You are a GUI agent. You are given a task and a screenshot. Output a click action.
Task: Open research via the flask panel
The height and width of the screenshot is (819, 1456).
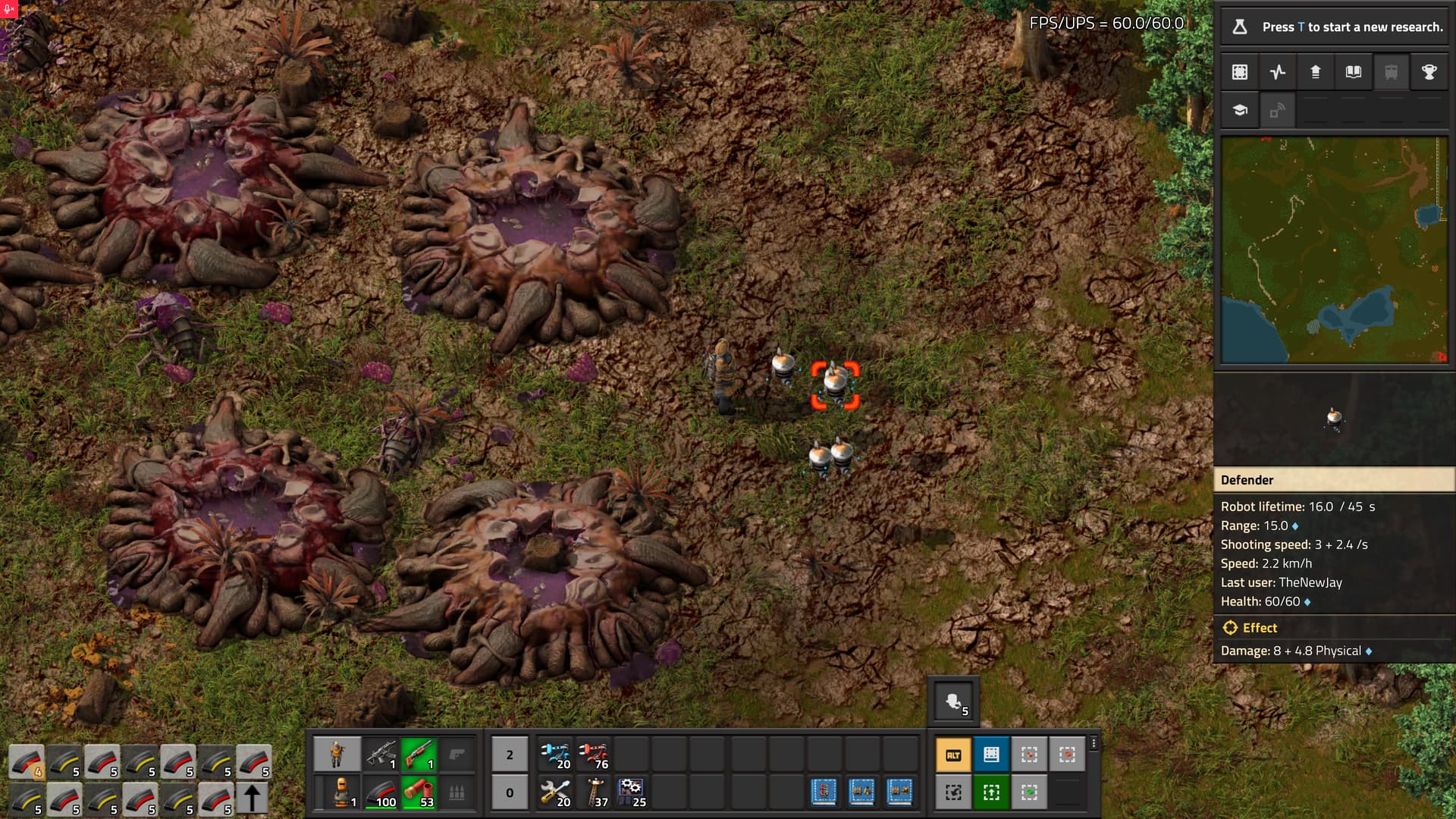coord(1335,27)
